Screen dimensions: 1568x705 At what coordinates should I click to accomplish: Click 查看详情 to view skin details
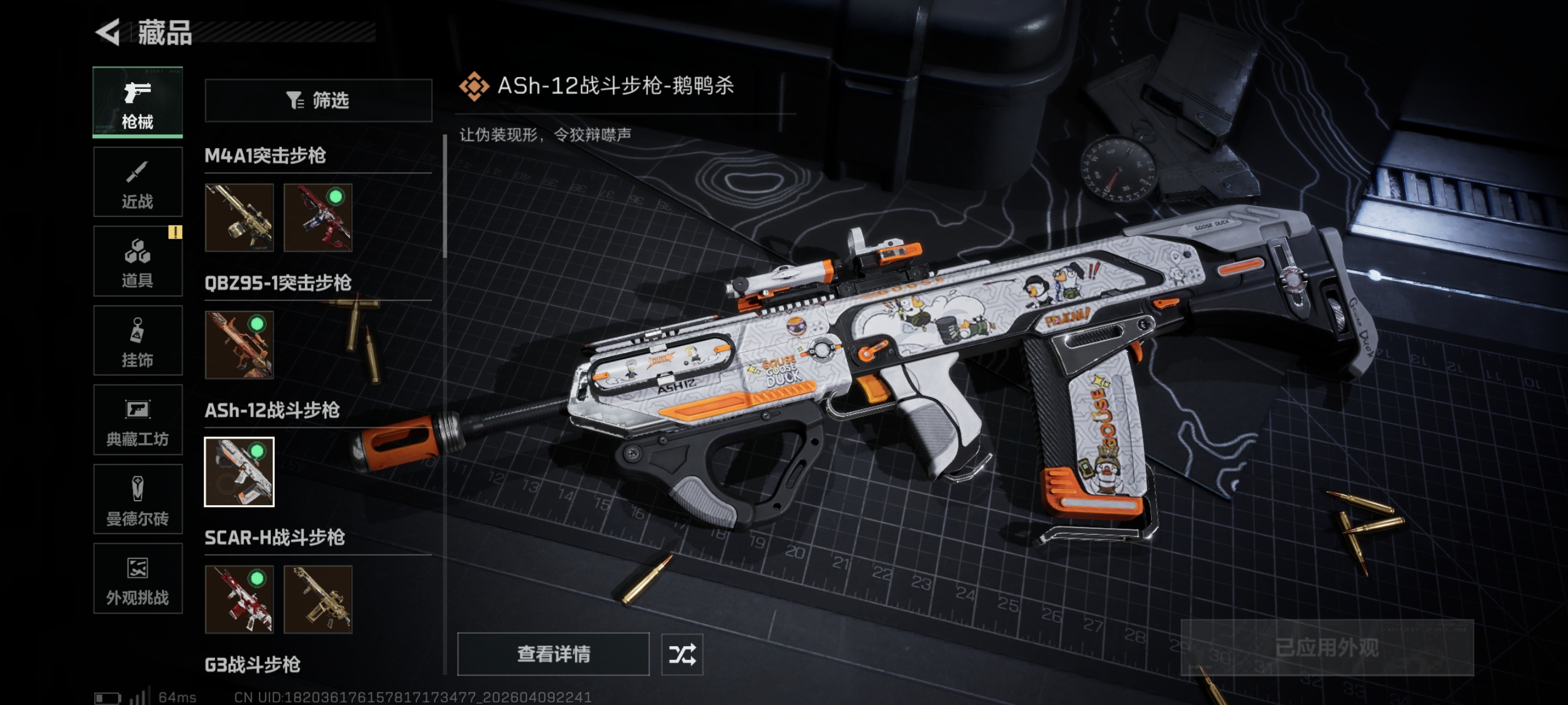[553, 654]
